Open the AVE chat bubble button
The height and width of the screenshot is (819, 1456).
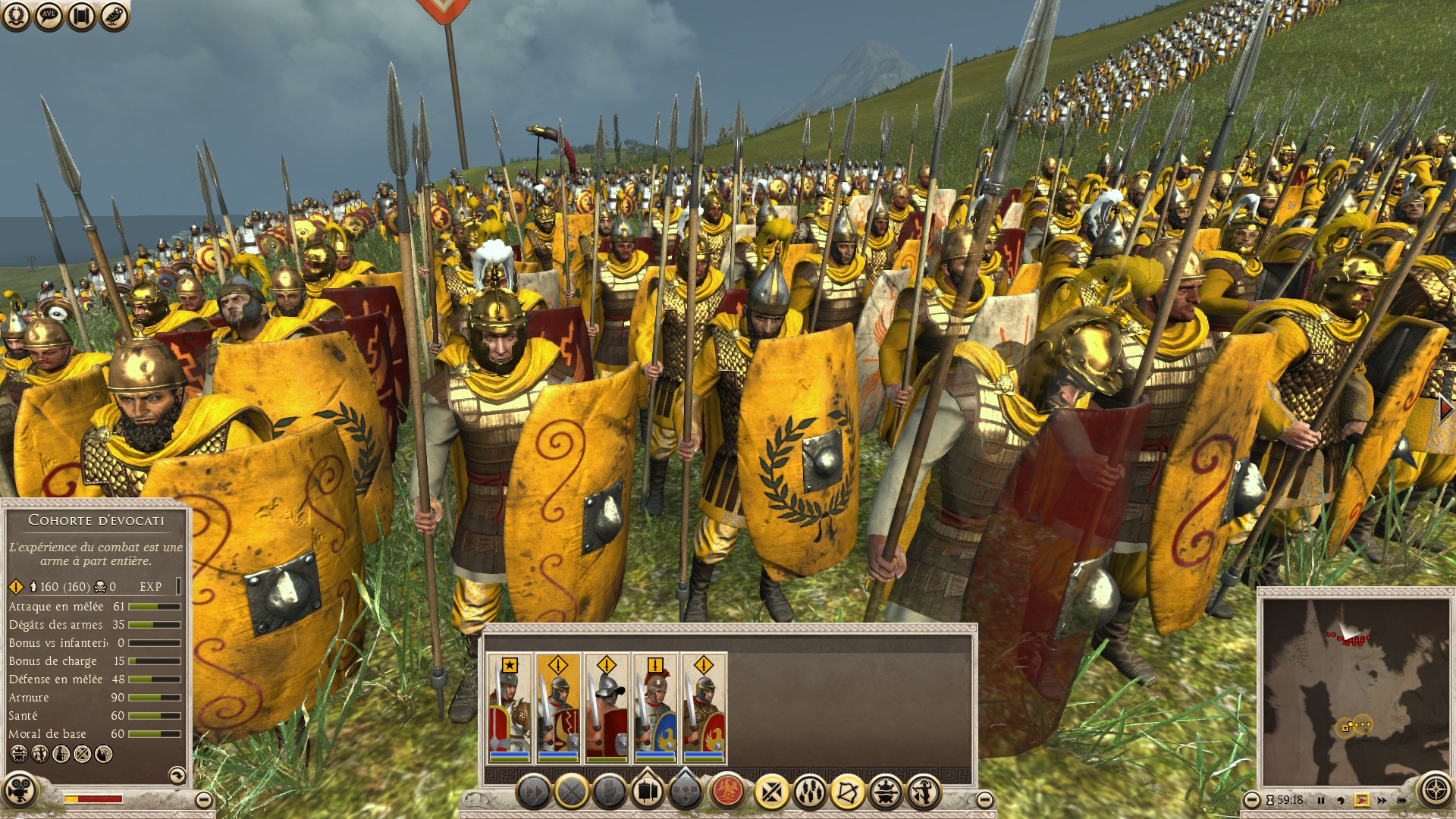(49, 16)
